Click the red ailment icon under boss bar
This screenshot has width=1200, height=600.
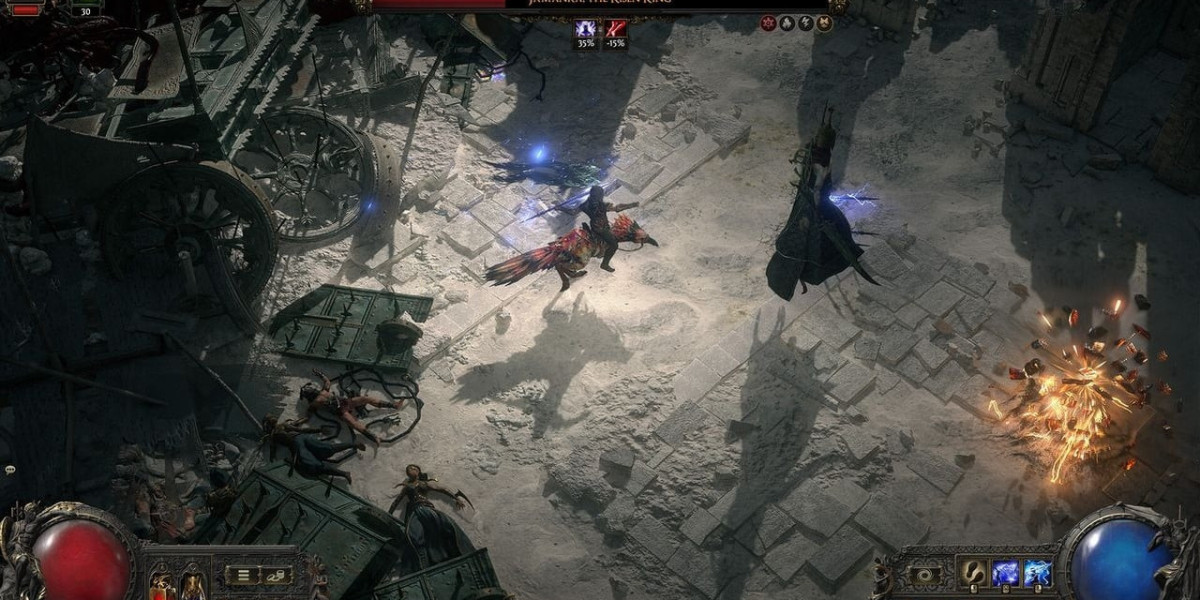tap(768, 23)
